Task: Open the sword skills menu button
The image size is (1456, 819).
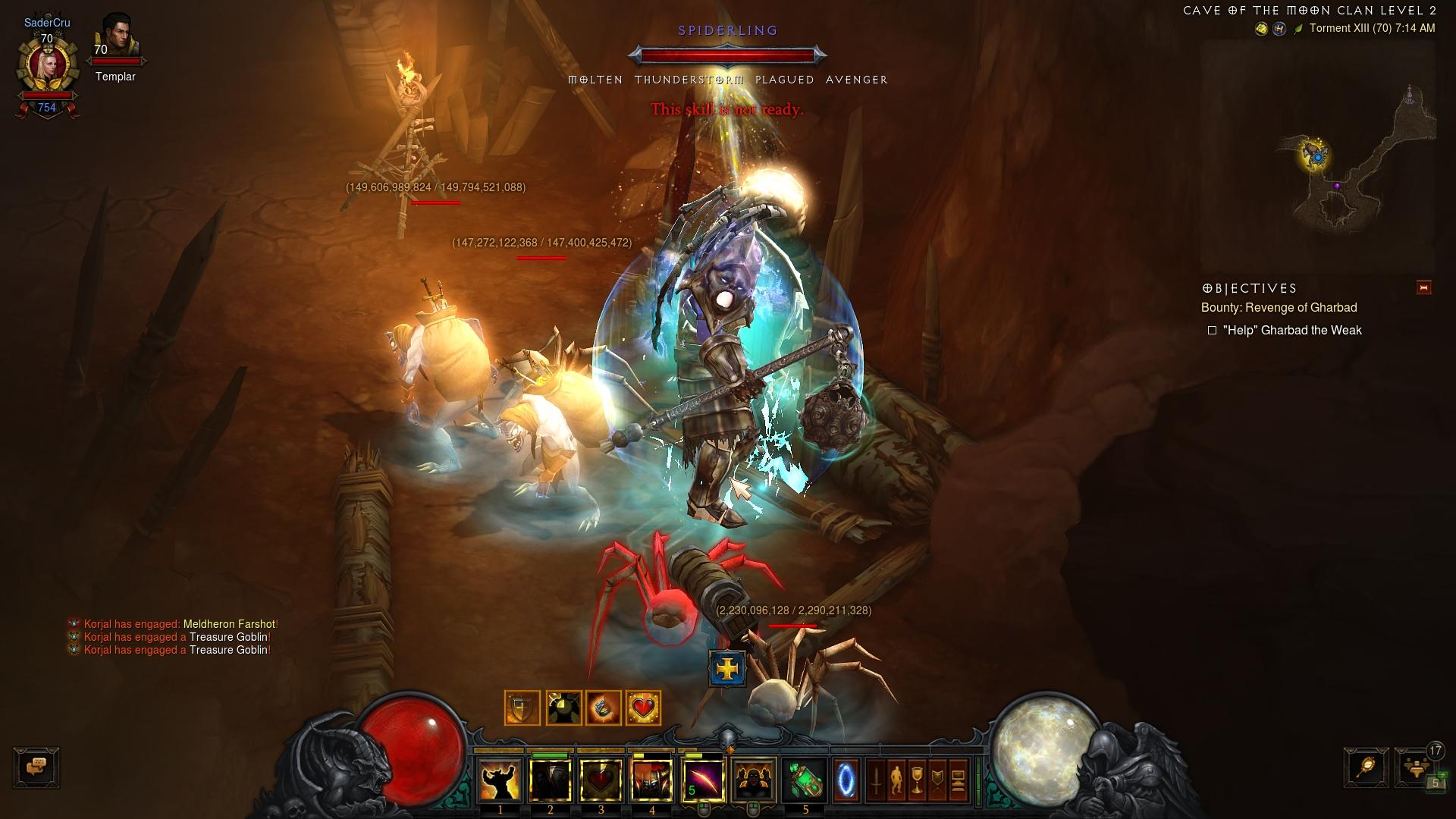Action: (x=876, y=780)
